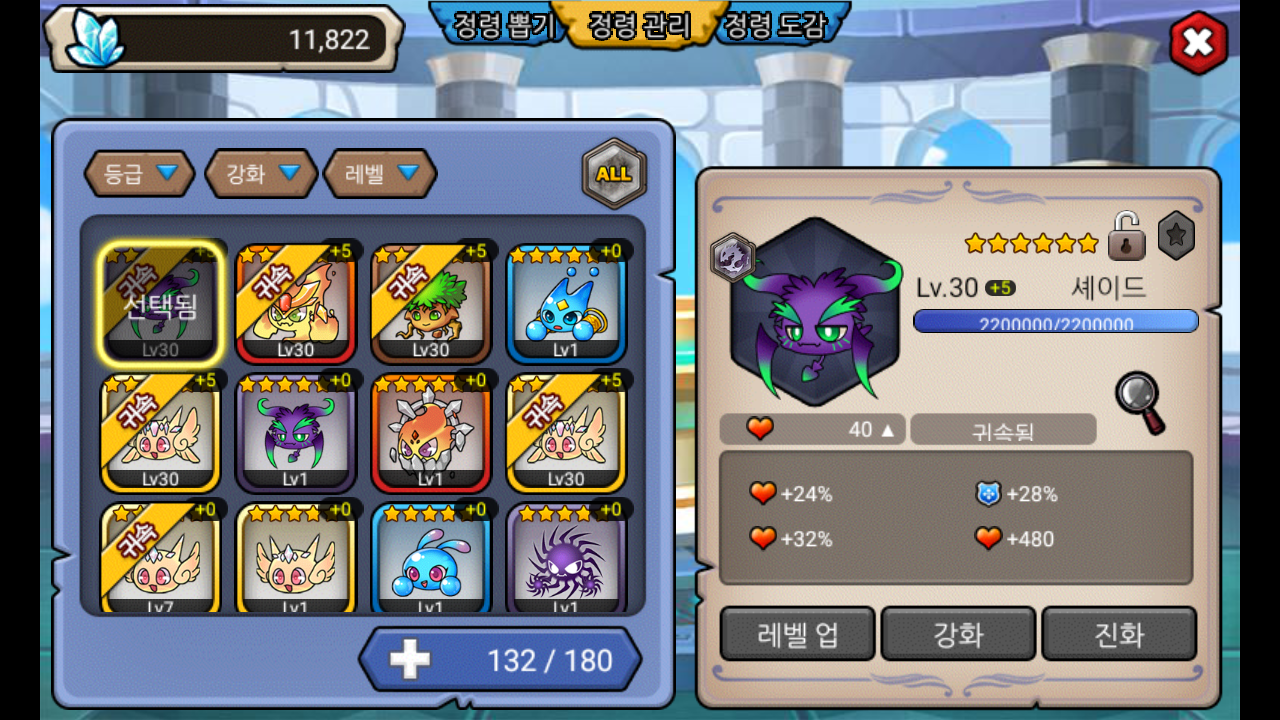This screenshot has width=1280, height=720.
Task: Click the hexagonal ALL filter button
Action: tap(614, 174)
